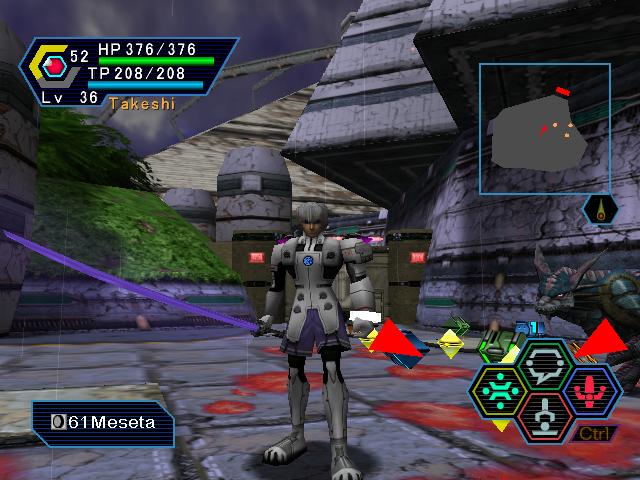640x480 pixels.
Task: Select the compass icon below the minimap
Action: coord(598,210)
